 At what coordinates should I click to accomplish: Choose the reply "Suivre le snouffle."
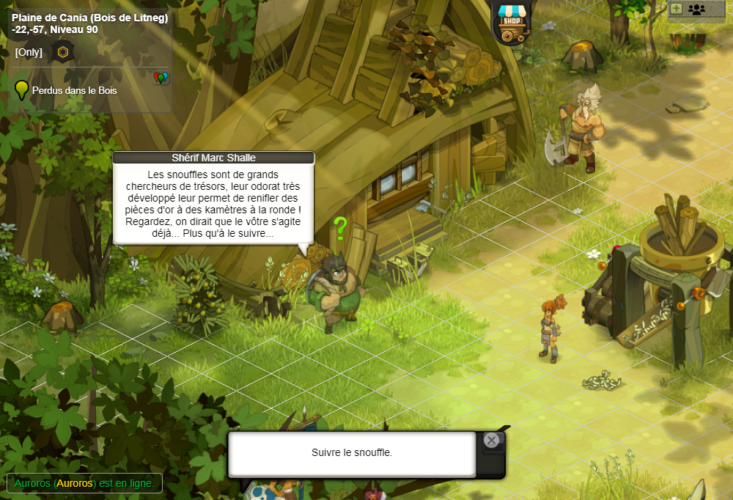[351, 453]
